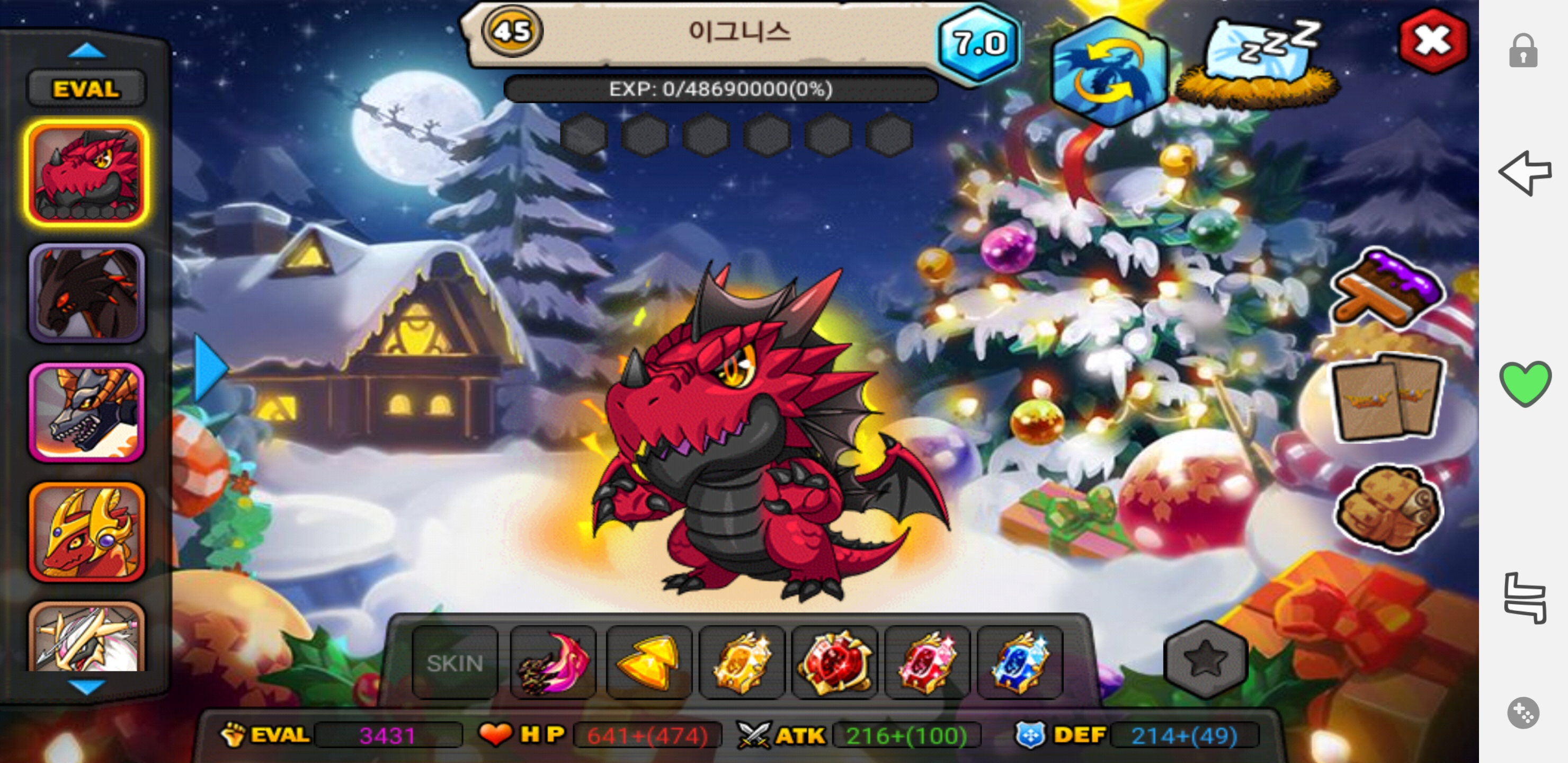The image size is (1568, 763).
Task: Select the pink flame claw equipment slot
Action: 553,662
